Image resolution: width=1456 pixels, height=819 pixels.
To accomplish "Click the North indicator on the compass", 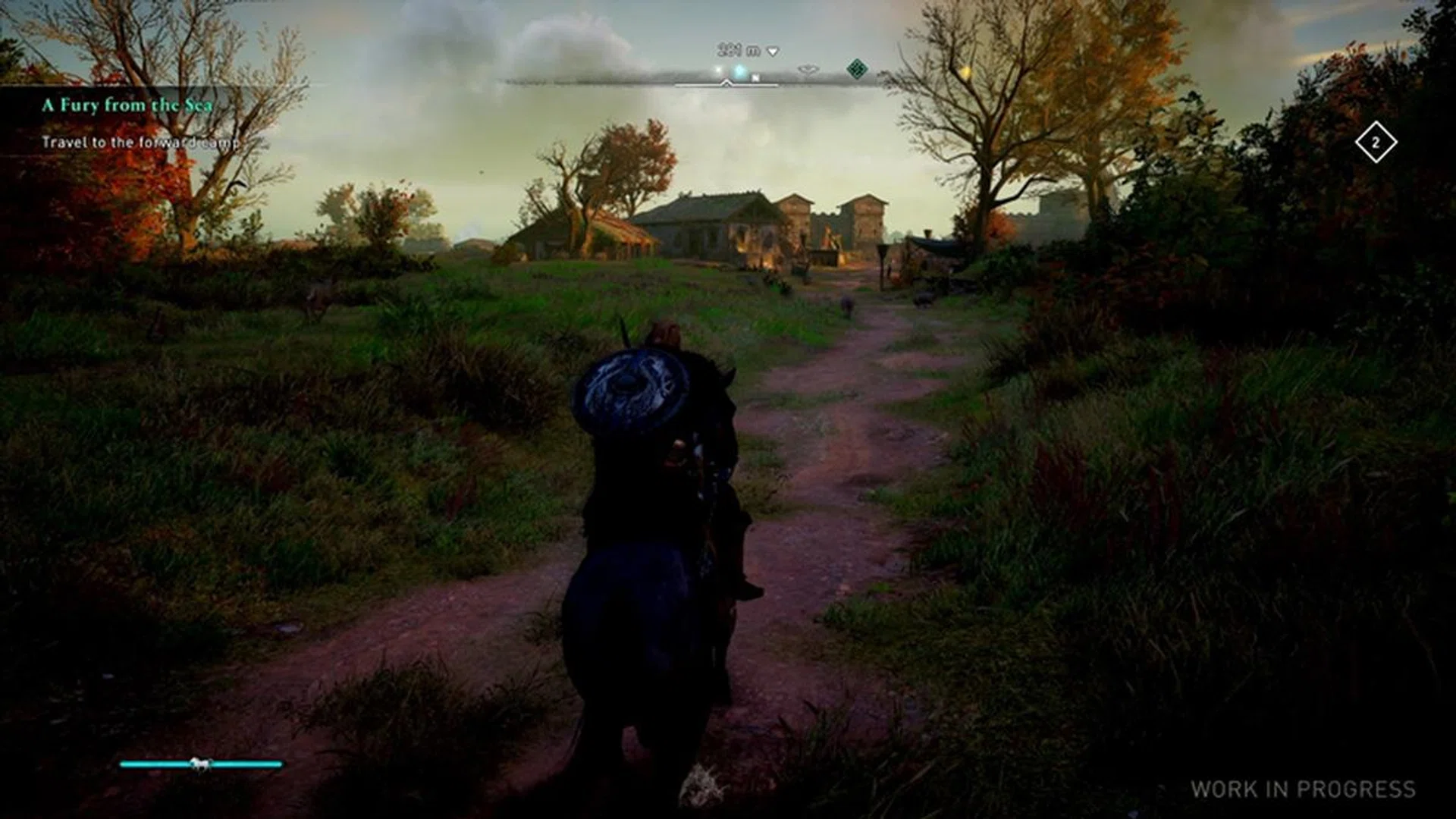I will (x=756, y=77).
